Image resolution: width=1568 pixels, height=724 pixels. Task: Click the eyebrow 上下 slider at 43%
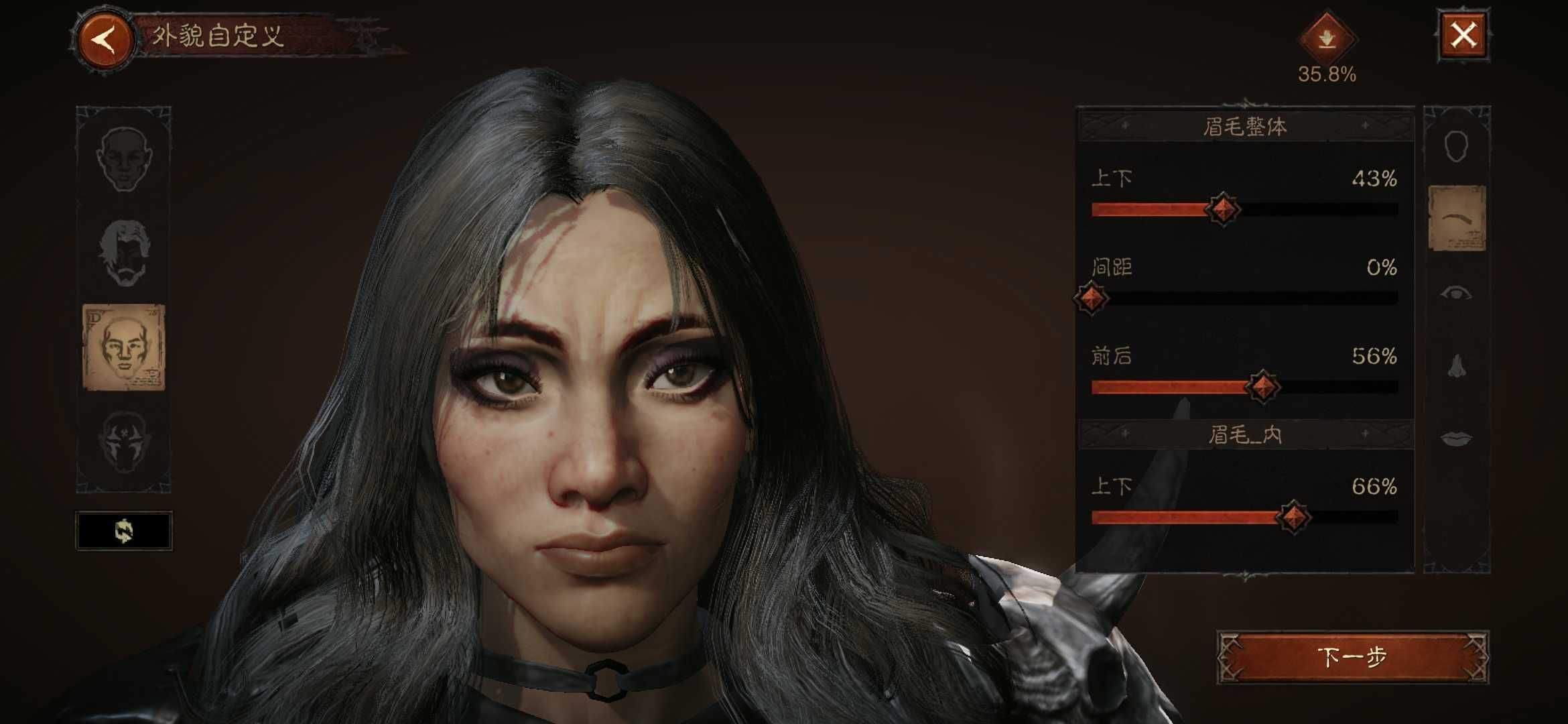click(x=1222, y=210)
